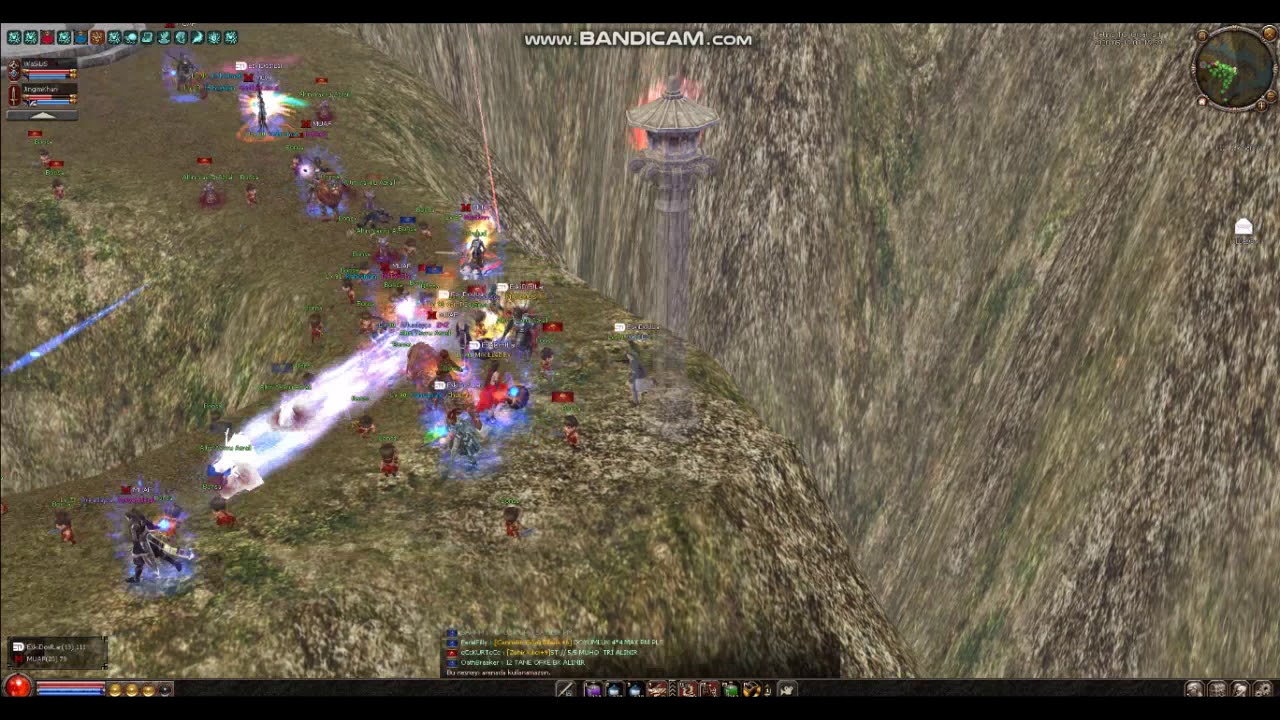
Task: Click the sword attack icon left of hotbar
Action: point(565,689)
